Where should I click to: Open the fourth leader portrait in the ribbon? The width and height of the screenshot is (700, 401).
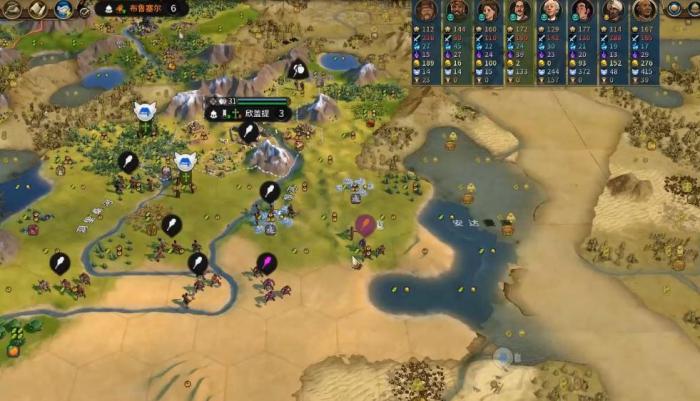pos(519,11)
